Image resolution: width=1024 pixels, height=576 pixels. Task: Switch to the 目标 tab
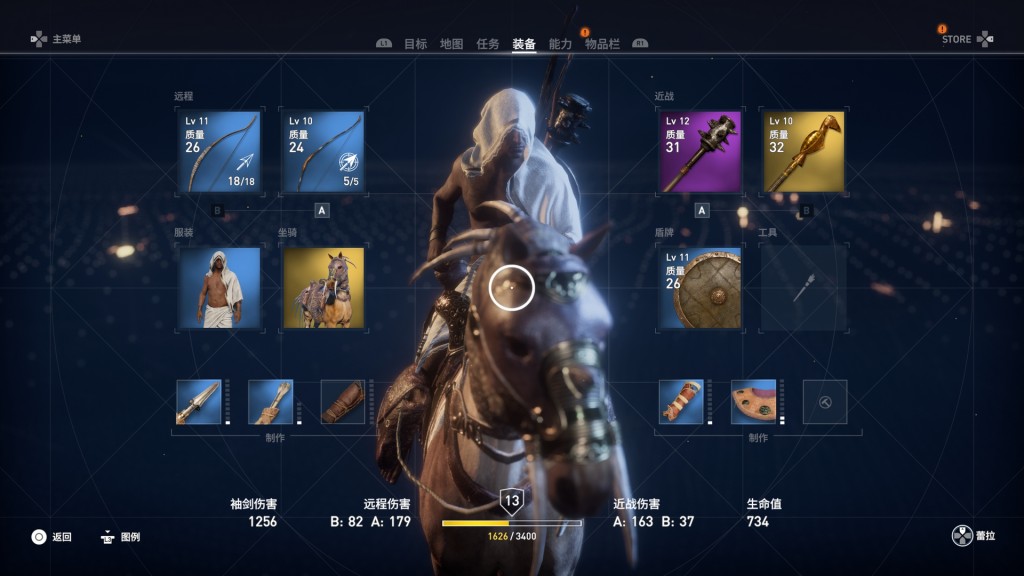(x=415, y=44)
